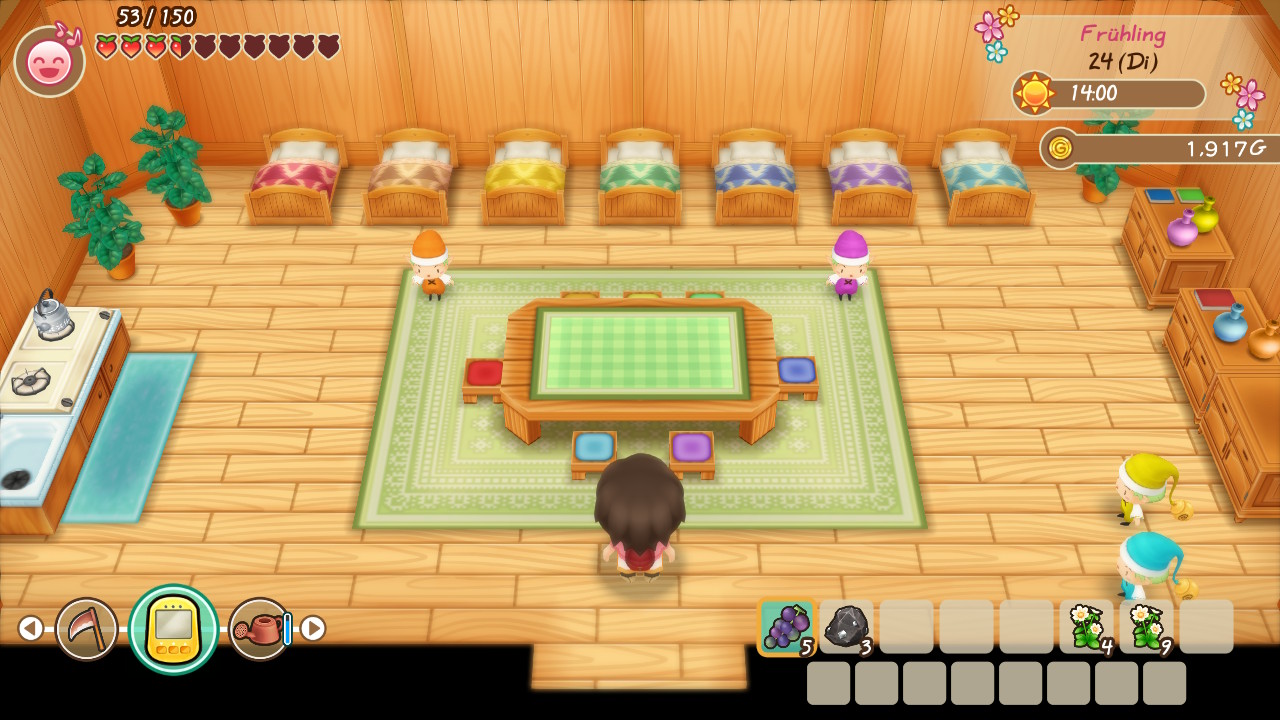Image resolution: width=1280 pixels, height=720 pixels.
Task: Click the right arrow of the tool selector
Action: [313, 628]
